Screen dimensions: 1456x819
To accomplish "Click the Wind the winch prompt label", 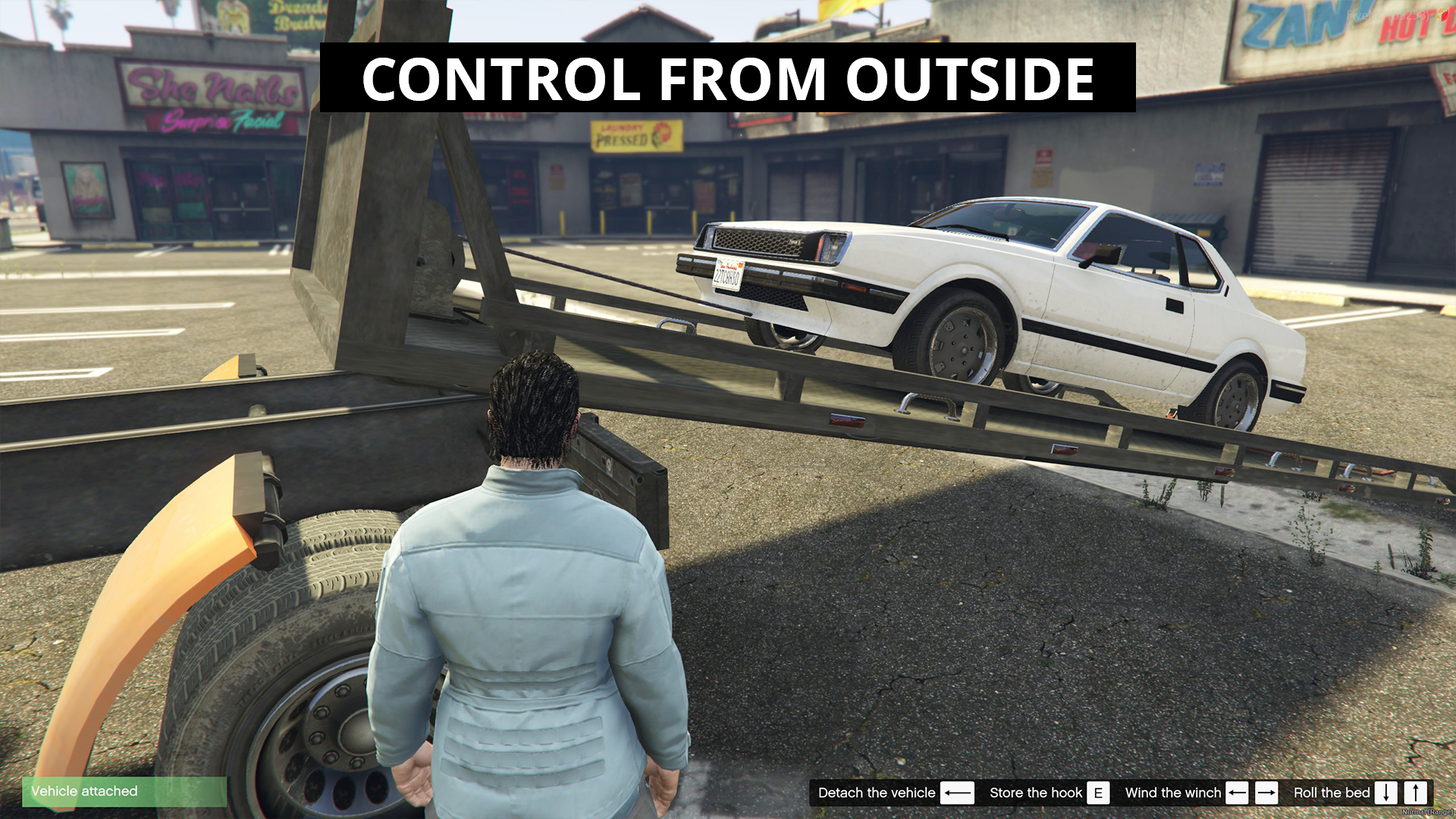I will tap(1174, 793).
